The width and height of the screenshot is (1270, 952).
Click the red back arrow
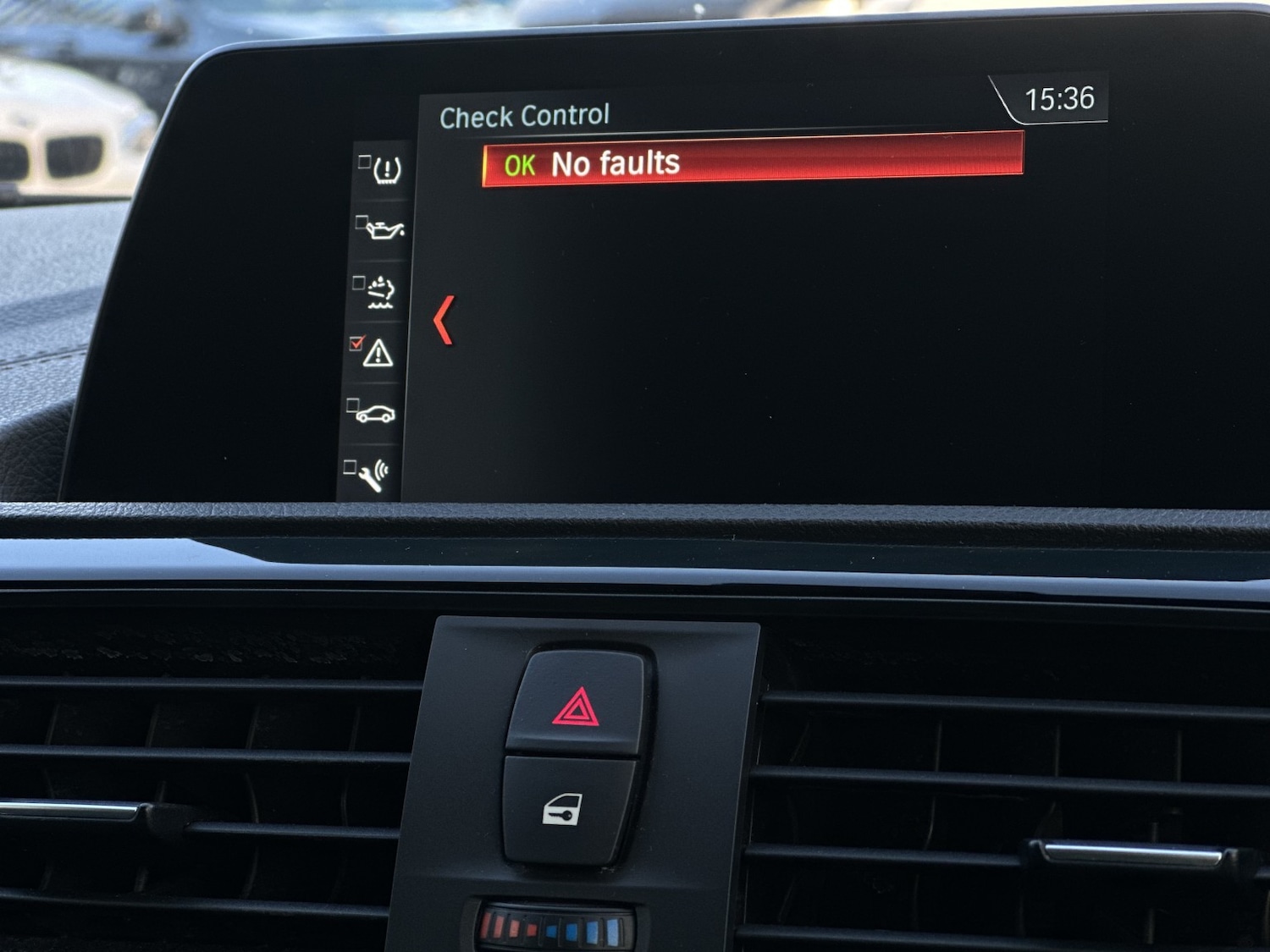[444, 320]
